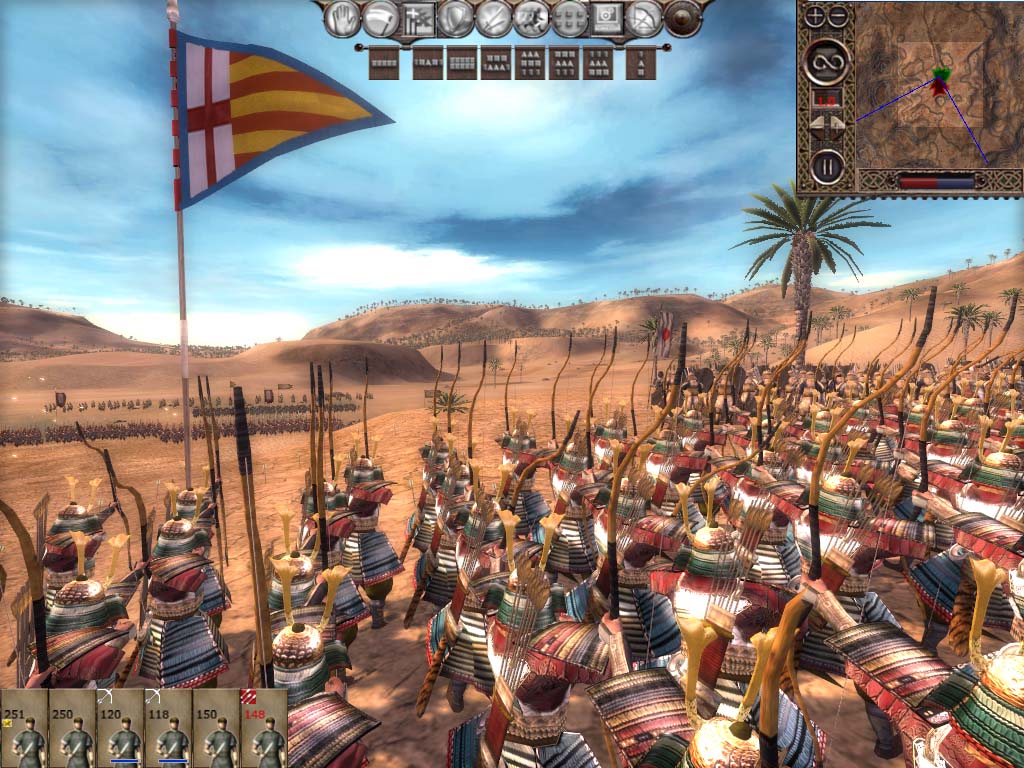The width and height of the screenshot is (1024, 768).
Task: Toggle the bow fire-at-will icon
Action: [646, 18]
